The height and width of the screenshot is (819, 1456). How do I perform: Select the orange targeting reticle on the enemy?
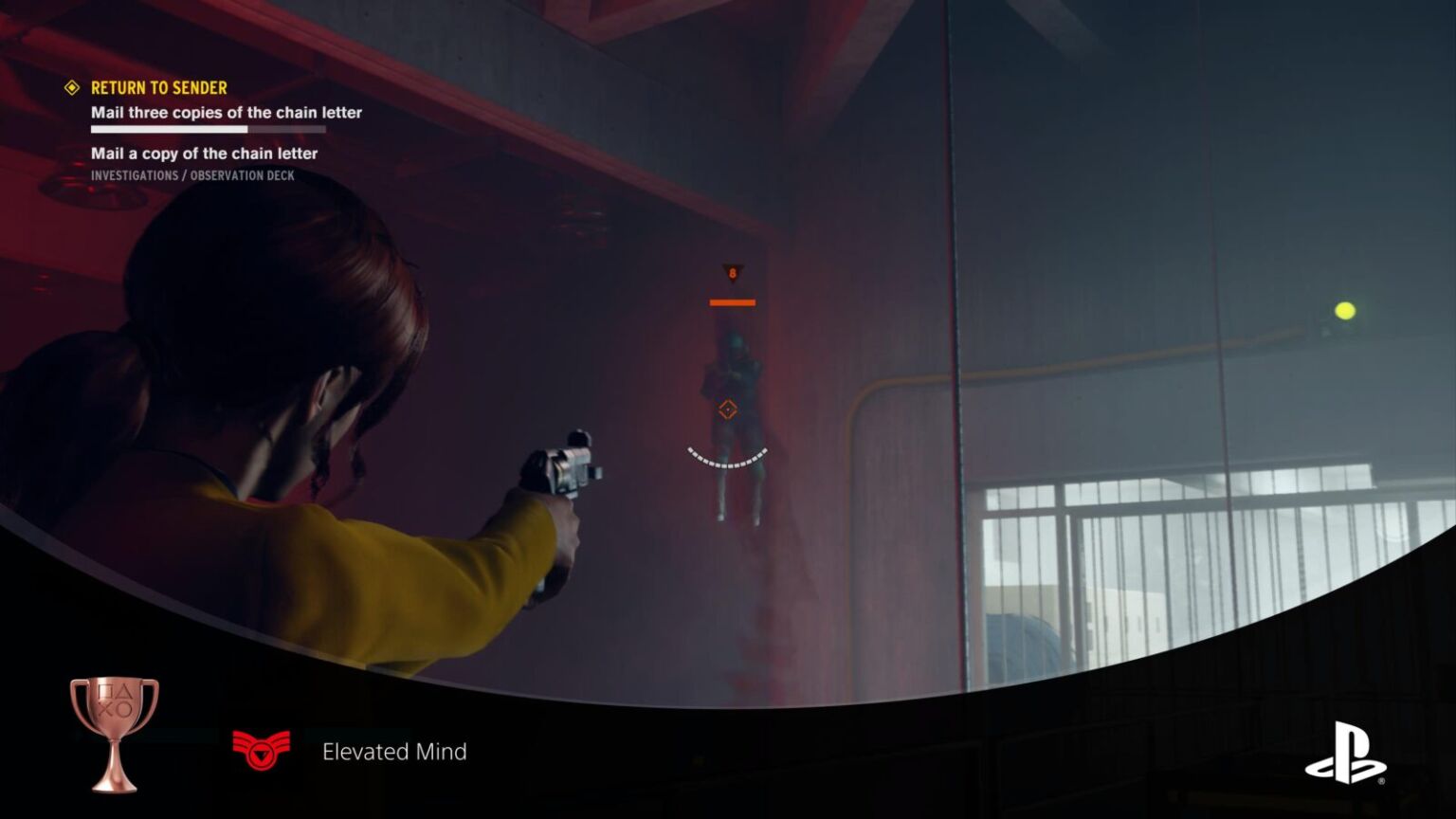(727, 409)
